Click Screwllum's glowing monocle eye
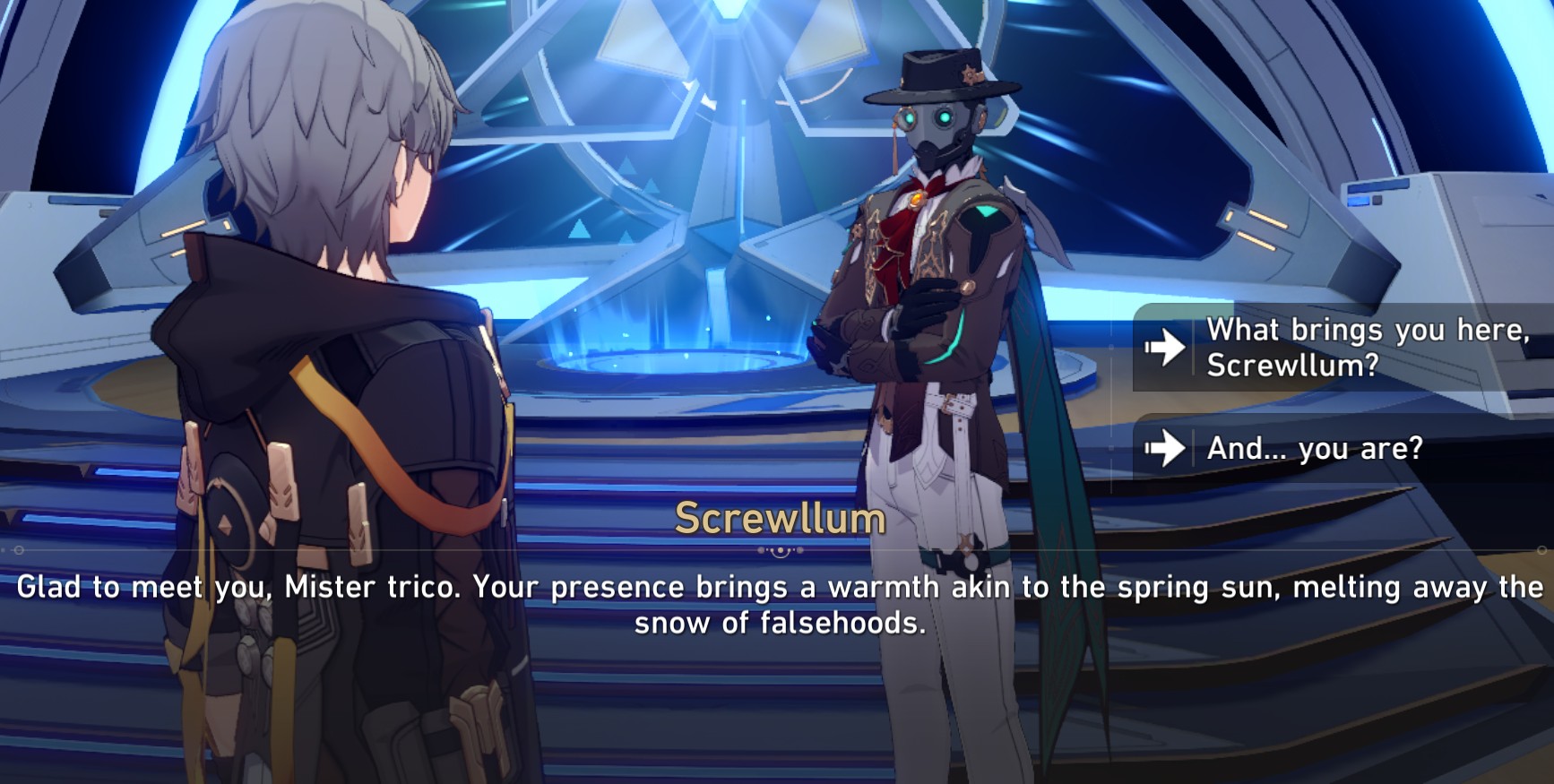Screen dimensions: 1554x784 click(911, 118)
